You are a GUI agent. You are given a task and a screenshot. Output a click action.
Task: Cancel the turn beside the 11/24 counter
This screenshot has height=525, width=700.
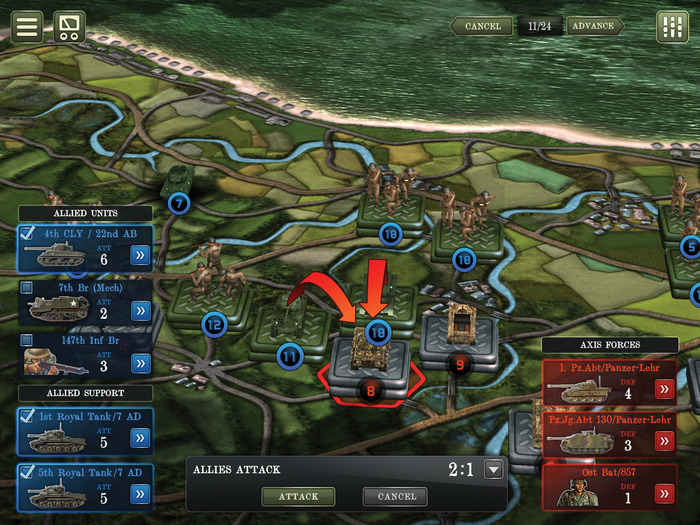pyautogui.click(x=481, y=26)
